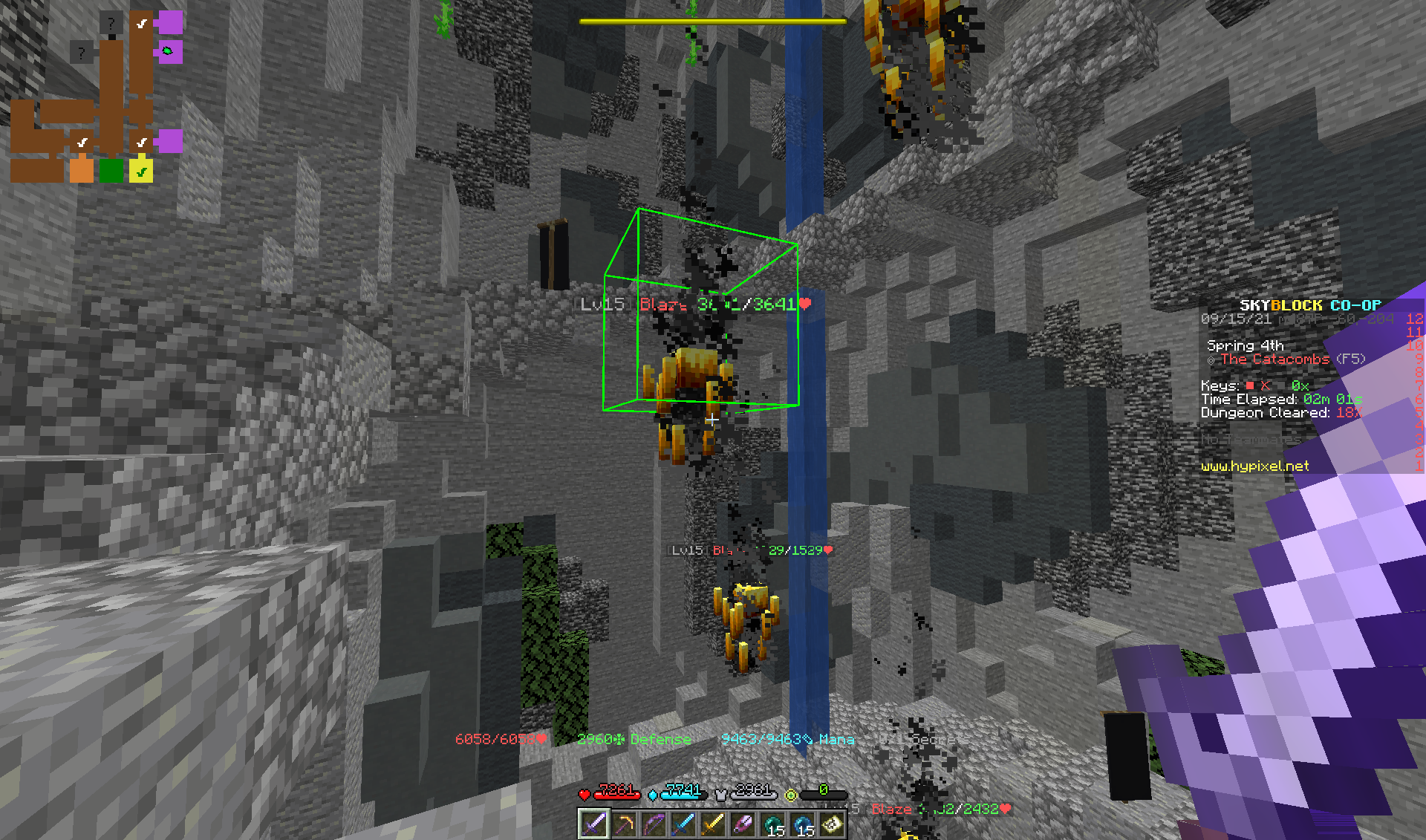Screen dimensions: 1426x840
Task: Select the golden Midas sword
Action: point(712,824)
